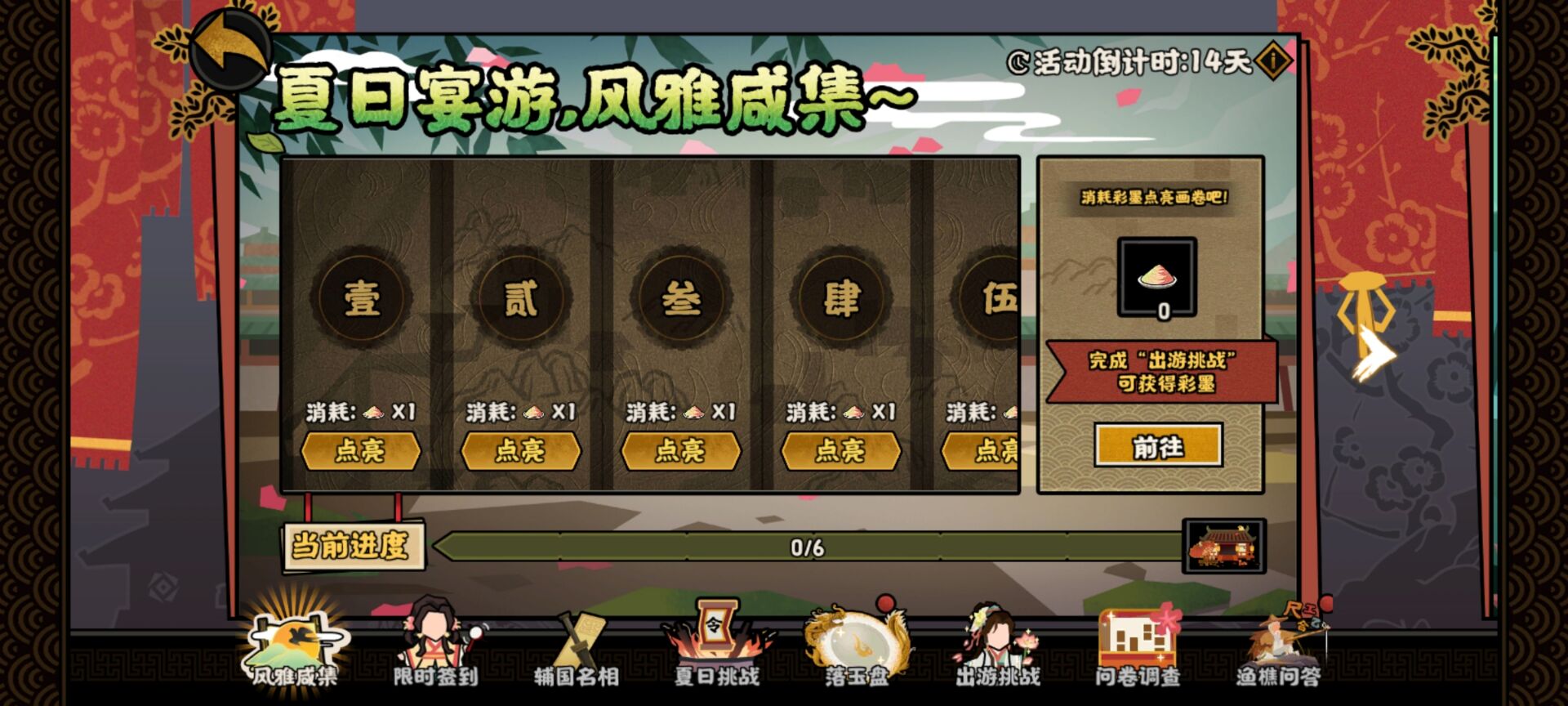Light up scroll 壹 with 点亮
Image resolution: width=1568 pixels, height=706 pixels.
[362, 450]
